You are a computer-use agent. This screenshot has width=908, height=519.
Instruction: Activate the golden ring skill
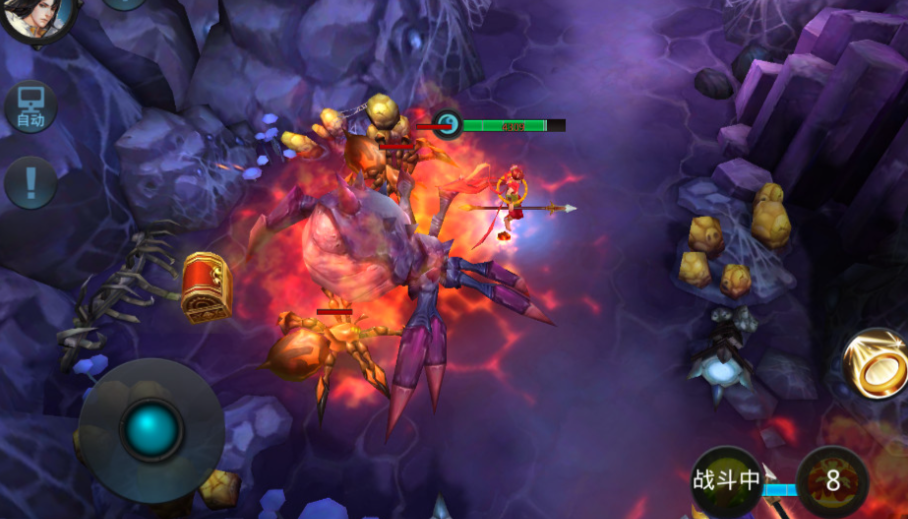point(877,364)
